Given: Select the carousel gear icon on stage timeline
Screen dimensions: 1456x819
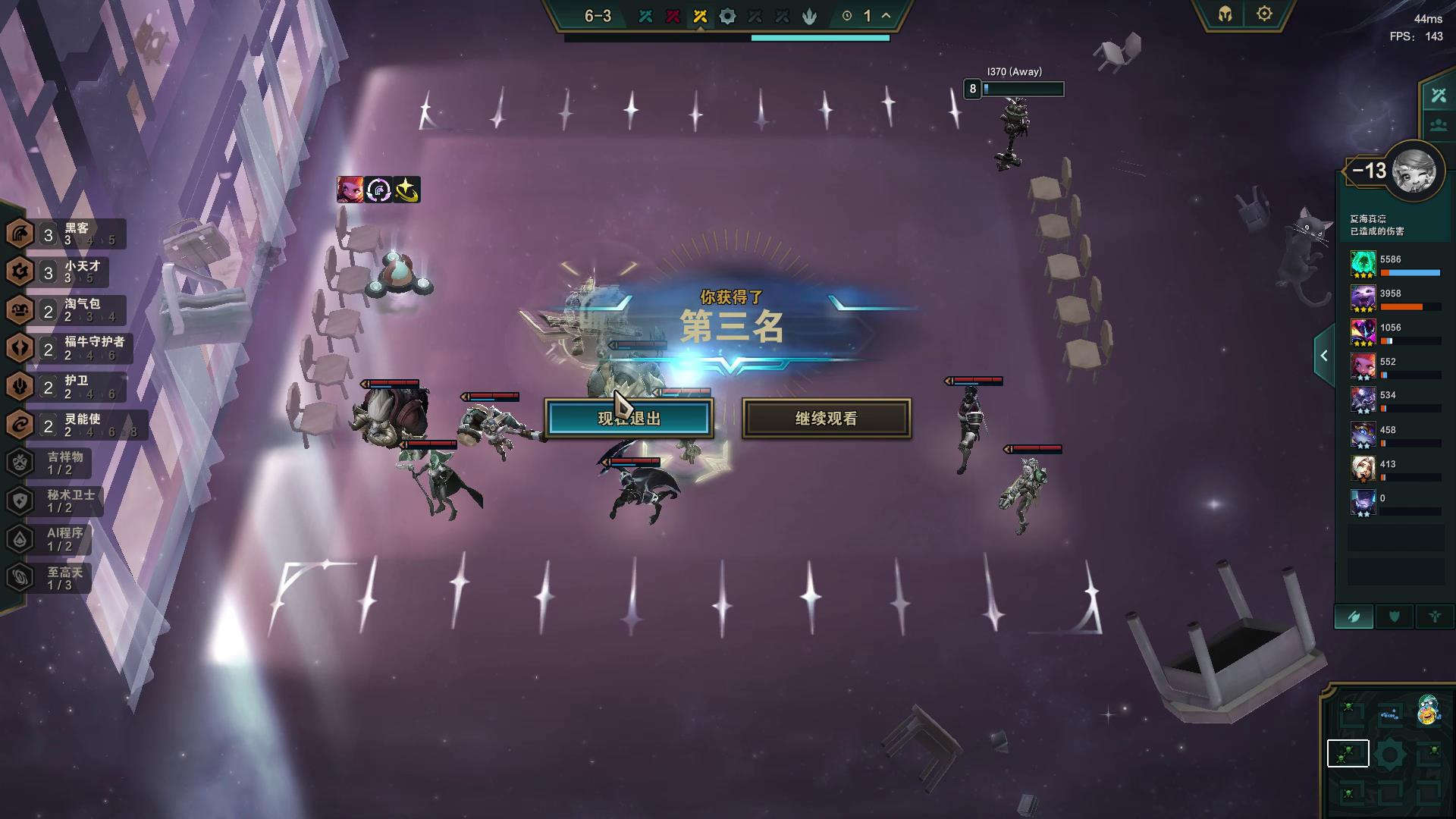Looking at the screenshot, I should click(x=726, y=14).
